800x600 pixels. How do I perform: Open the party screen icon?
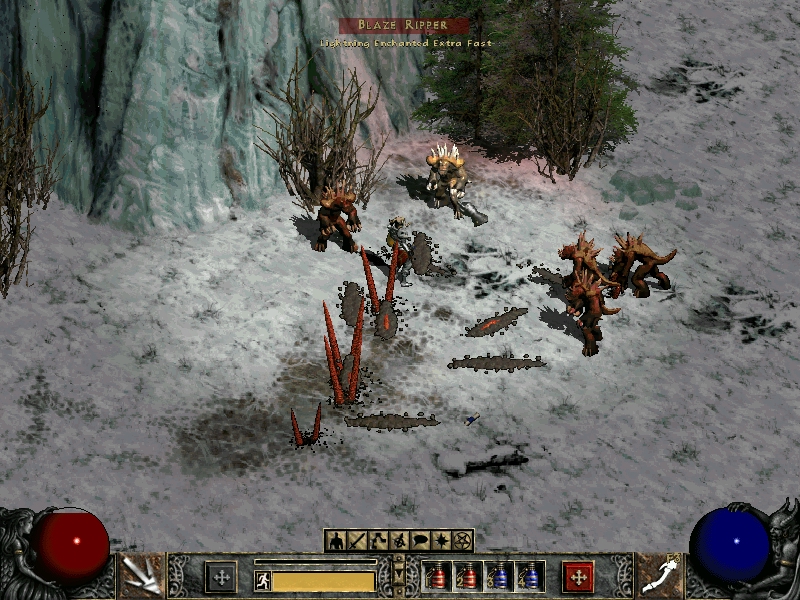[x=399, y=541]
